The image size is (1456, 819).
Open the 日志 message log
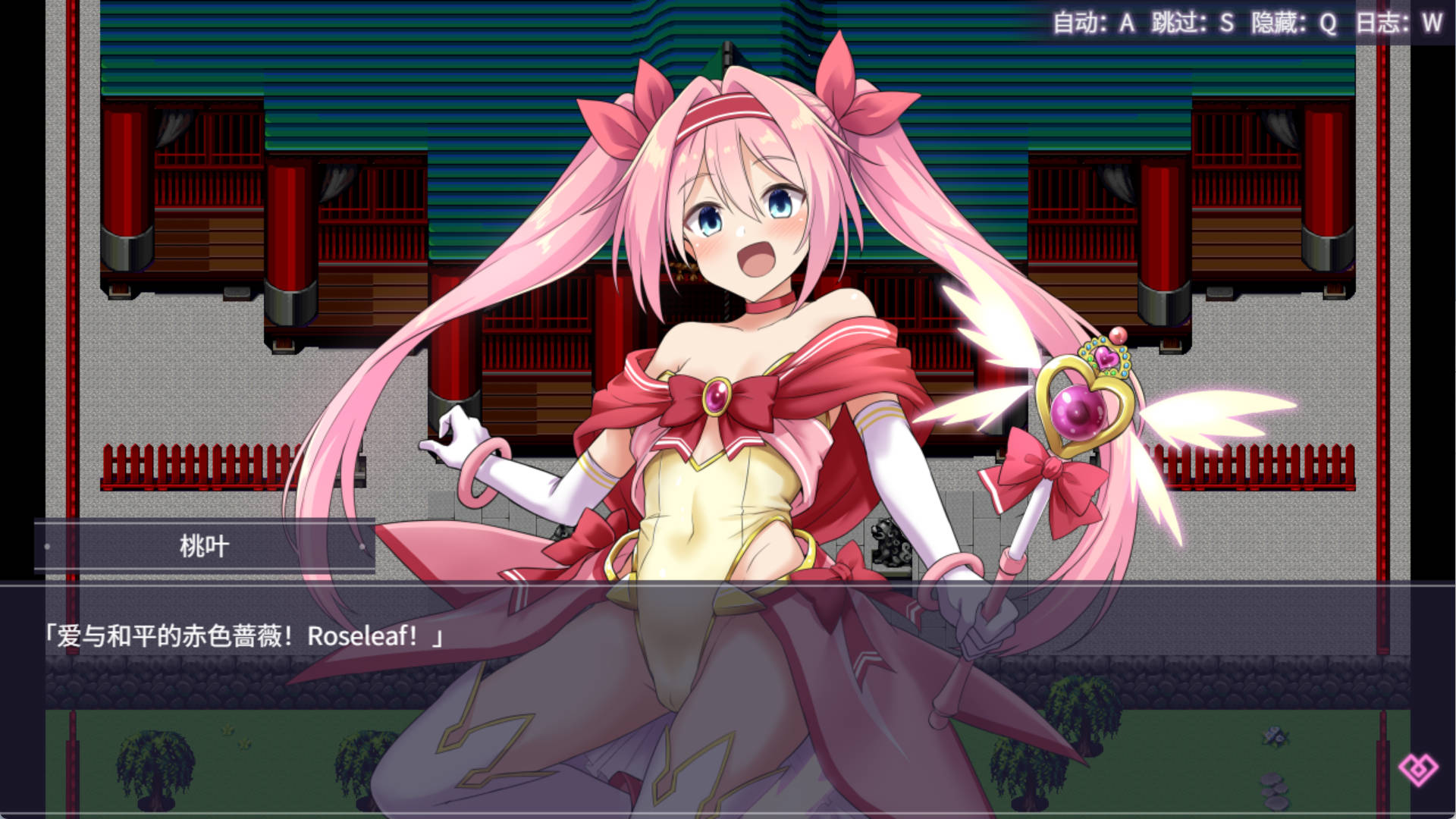[x=1382, y=23]
